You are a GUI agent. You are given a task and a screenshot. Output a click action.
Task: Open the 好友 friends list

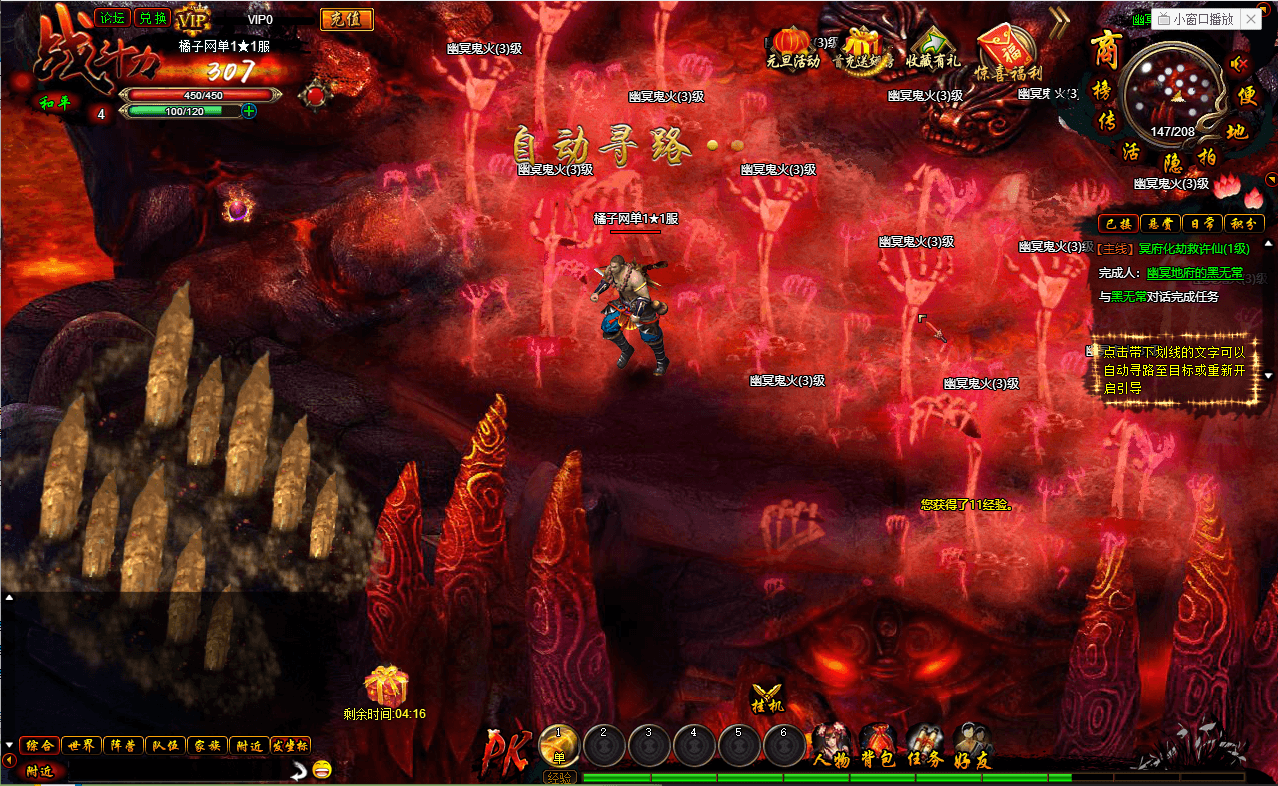[972, 747]
